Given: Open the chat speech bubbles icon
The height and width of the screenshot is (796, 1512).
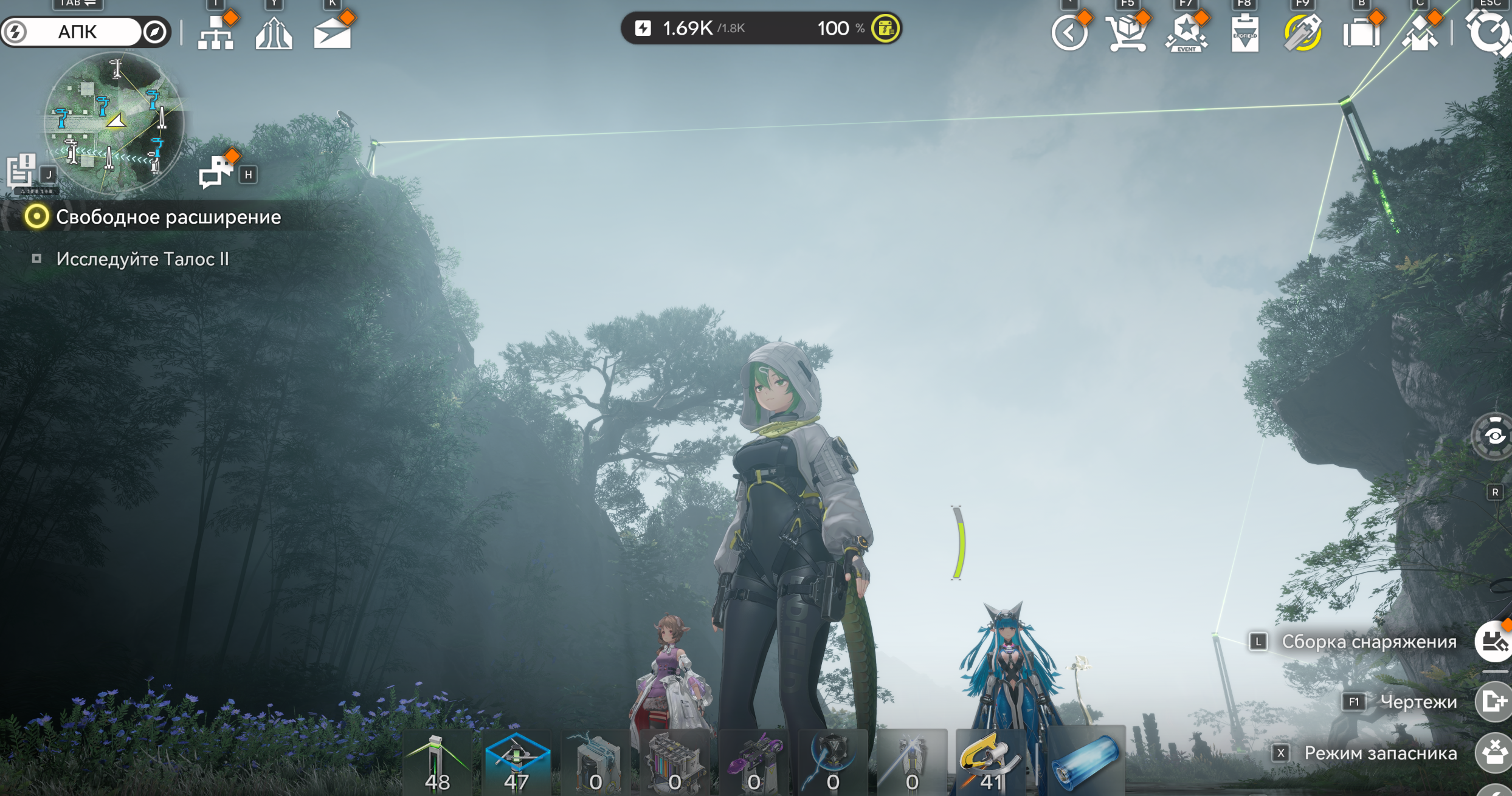Looking at the screenshot, I should (215, 172).
